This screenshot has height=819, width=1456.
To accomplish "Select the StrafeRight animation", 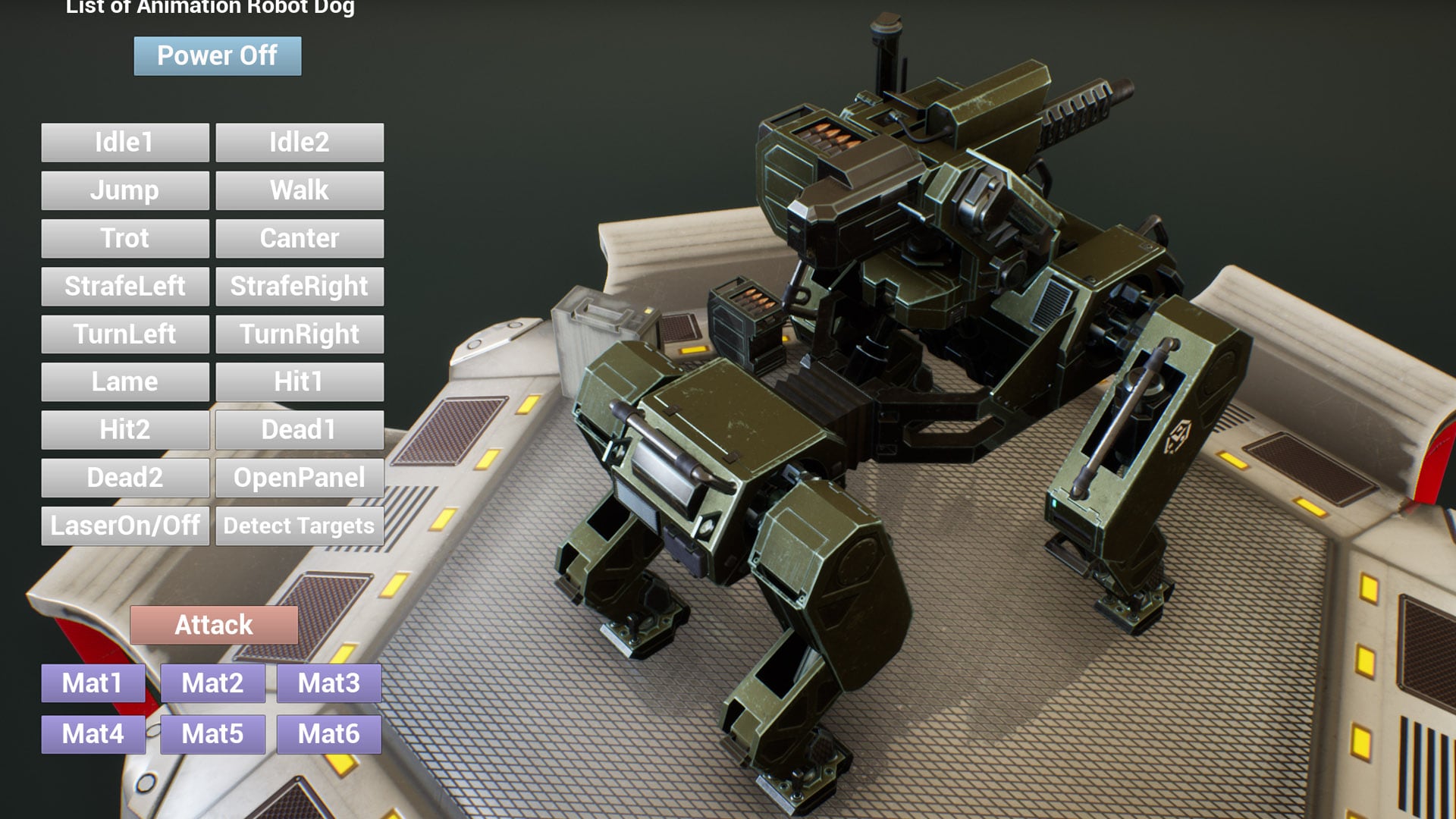I will pyautogui.click(x=300, y=286).
